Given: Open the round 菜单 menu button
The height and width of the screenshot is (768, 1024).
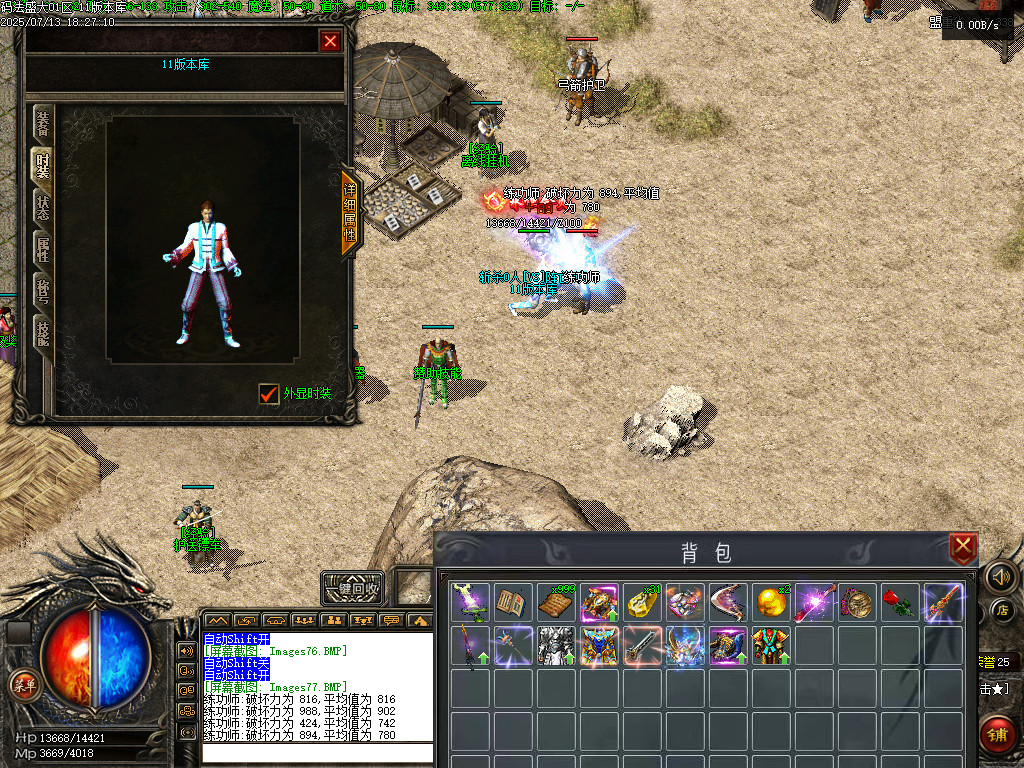Looking at the screenshot, I should click(x=22, y=684).
